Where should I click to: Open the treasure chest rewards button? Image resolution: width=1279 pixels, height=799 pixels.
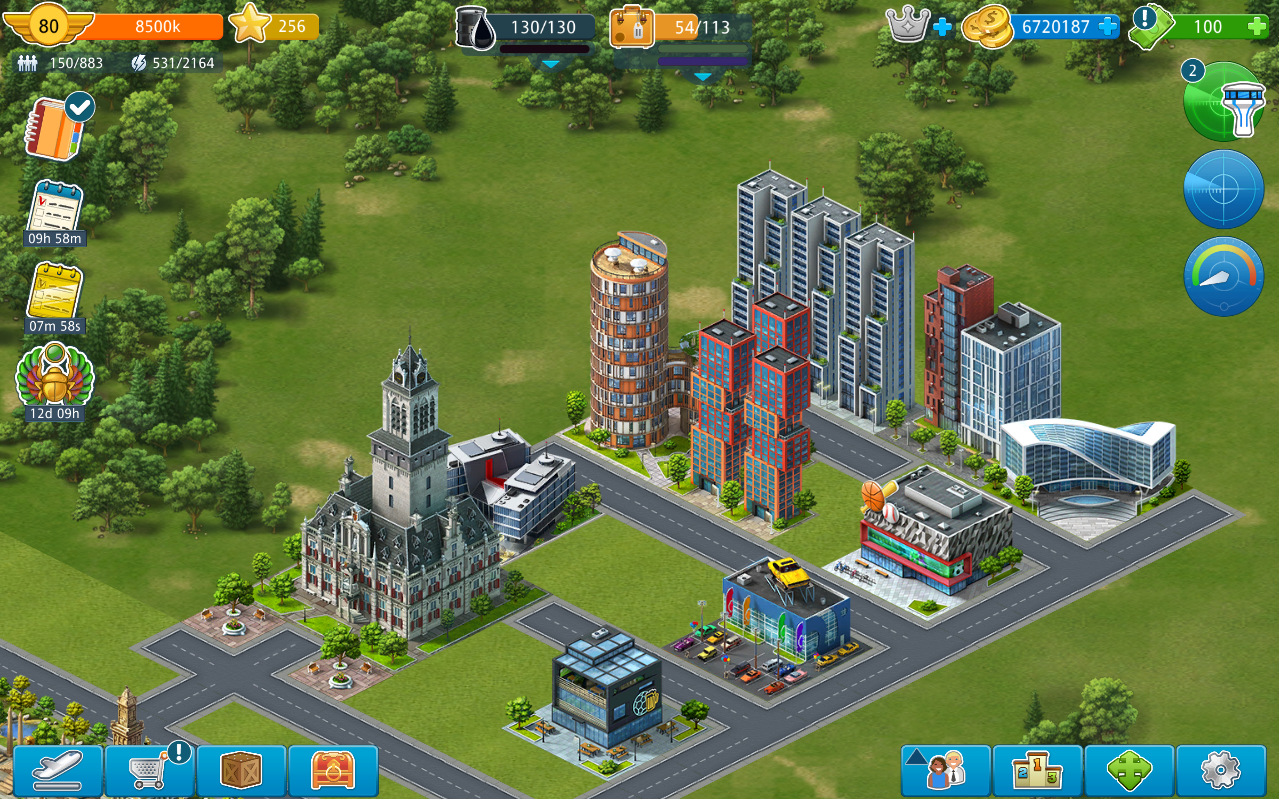click(333, 771)
